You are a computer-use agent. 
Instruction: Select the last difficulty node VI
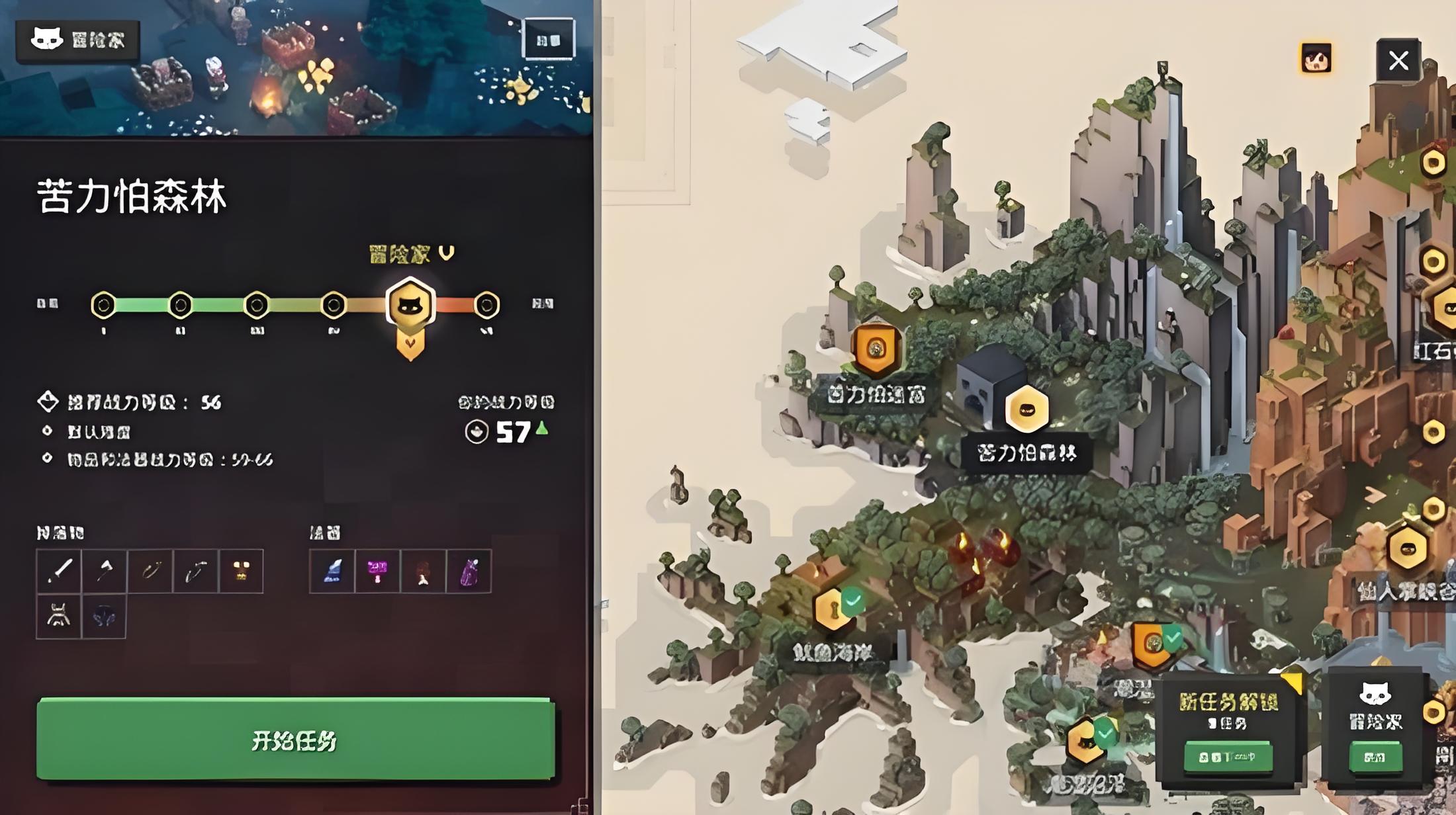tap(486, 305)
